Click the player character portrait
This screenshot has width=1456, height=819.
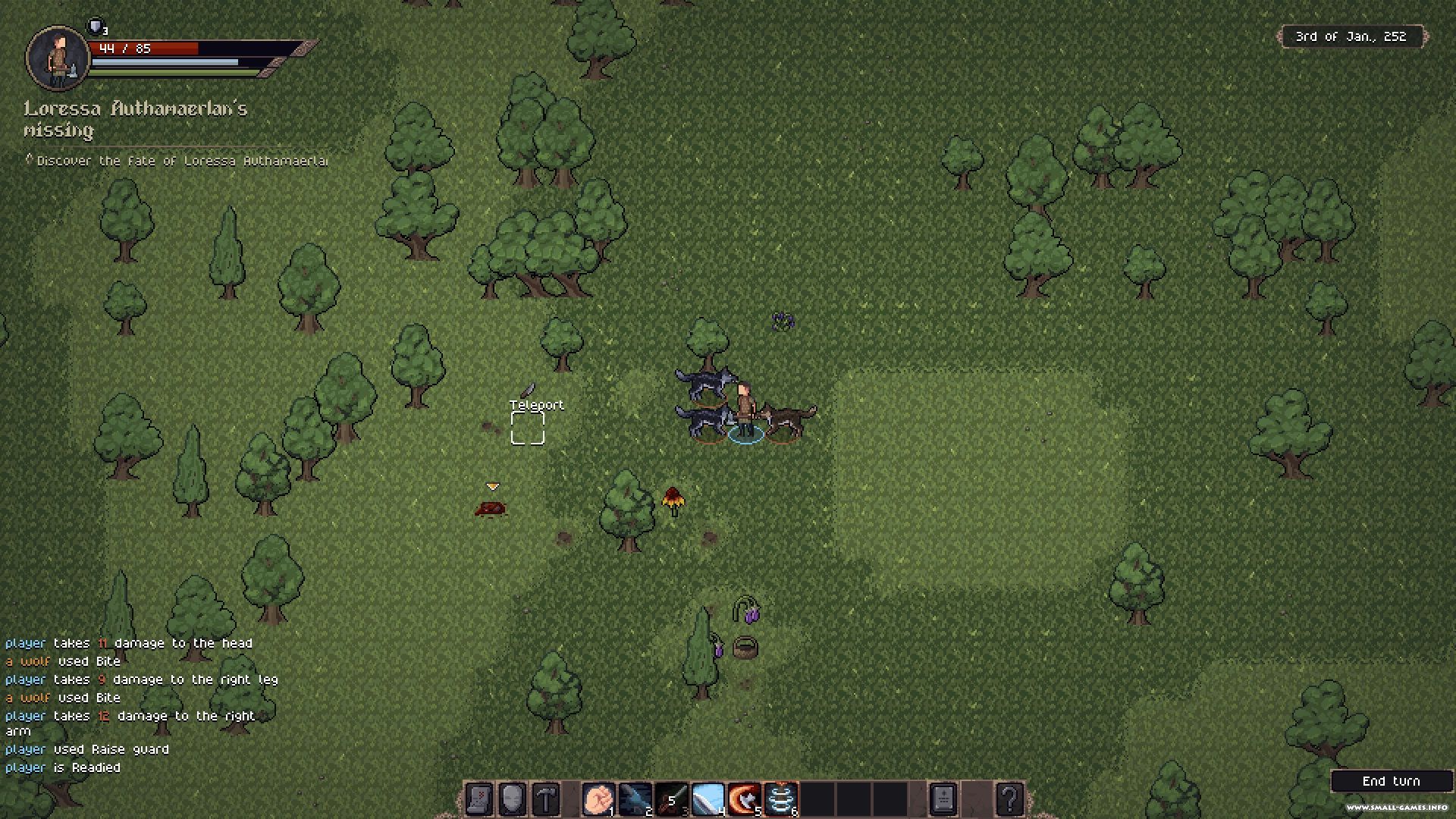58,58
